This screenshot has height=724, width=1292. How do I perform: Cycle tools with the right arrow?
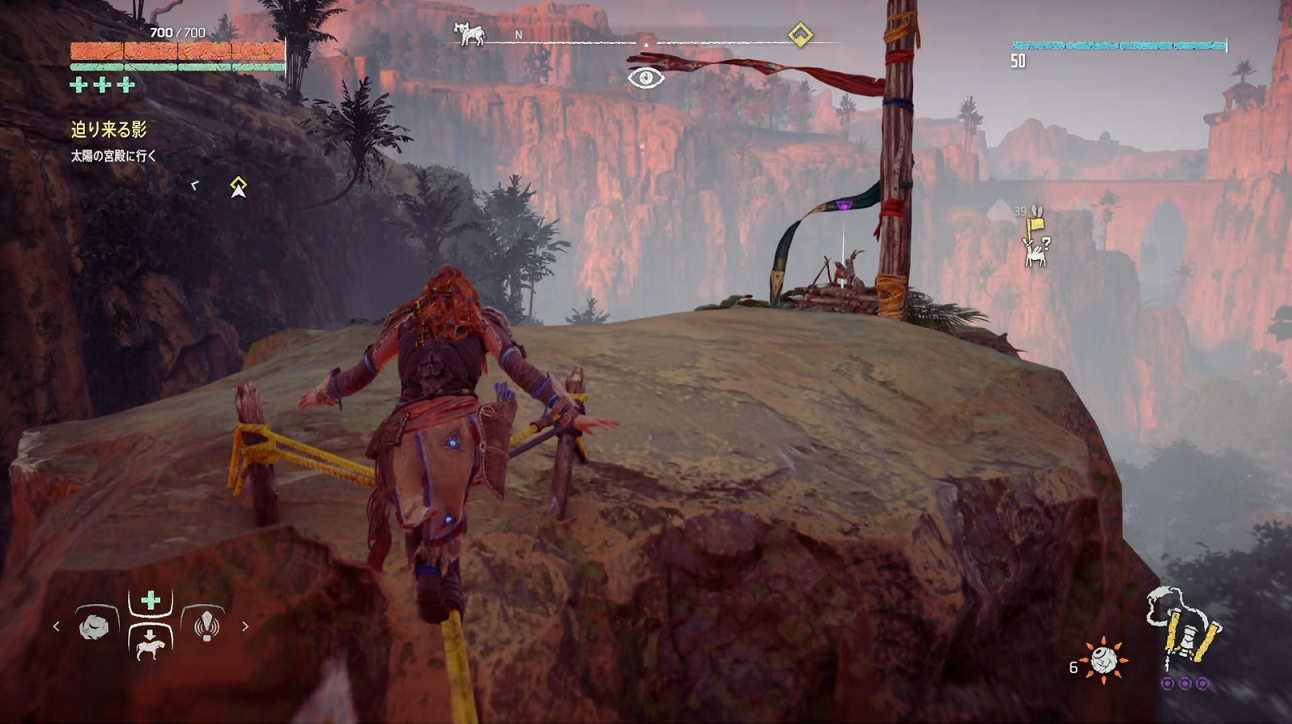[x=245, y=627]
